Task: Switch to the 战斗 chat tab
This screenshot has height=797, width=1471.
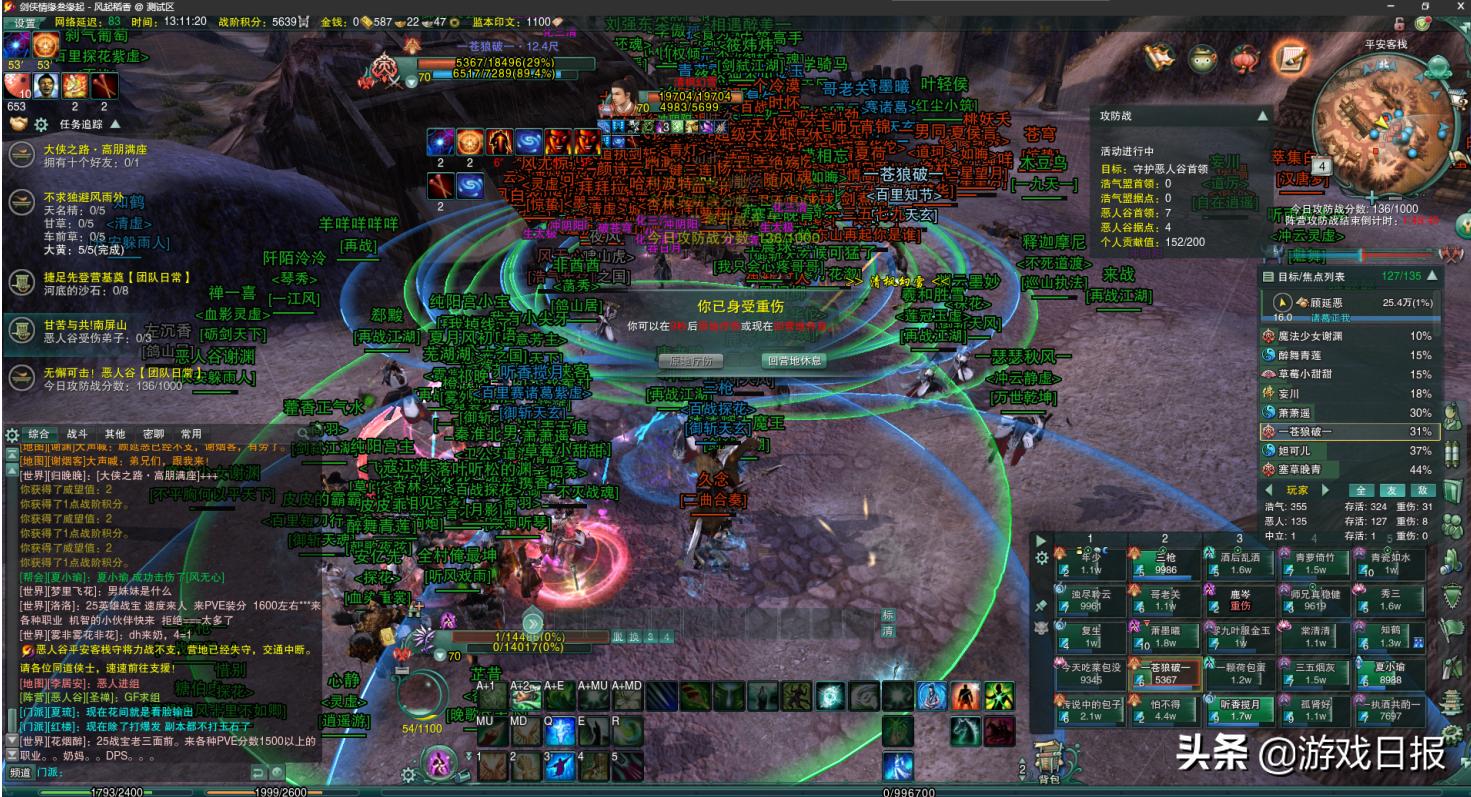Action: point(77,434)
